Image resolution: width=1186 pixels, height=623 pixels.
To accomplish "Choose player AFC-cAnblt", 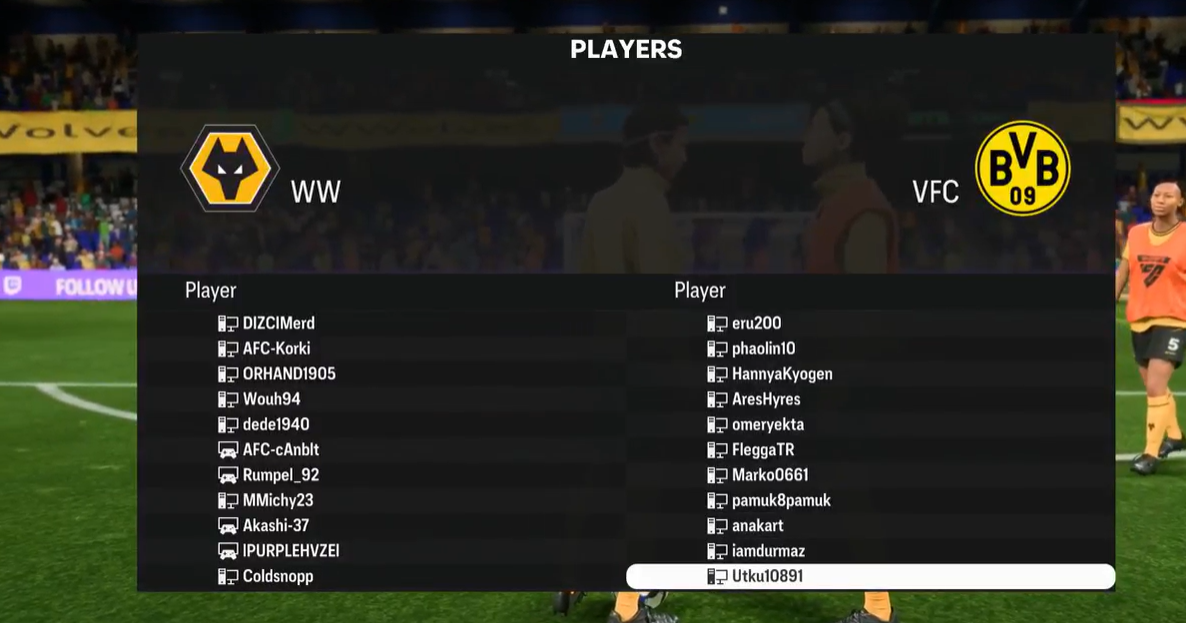I will point(281,450).
